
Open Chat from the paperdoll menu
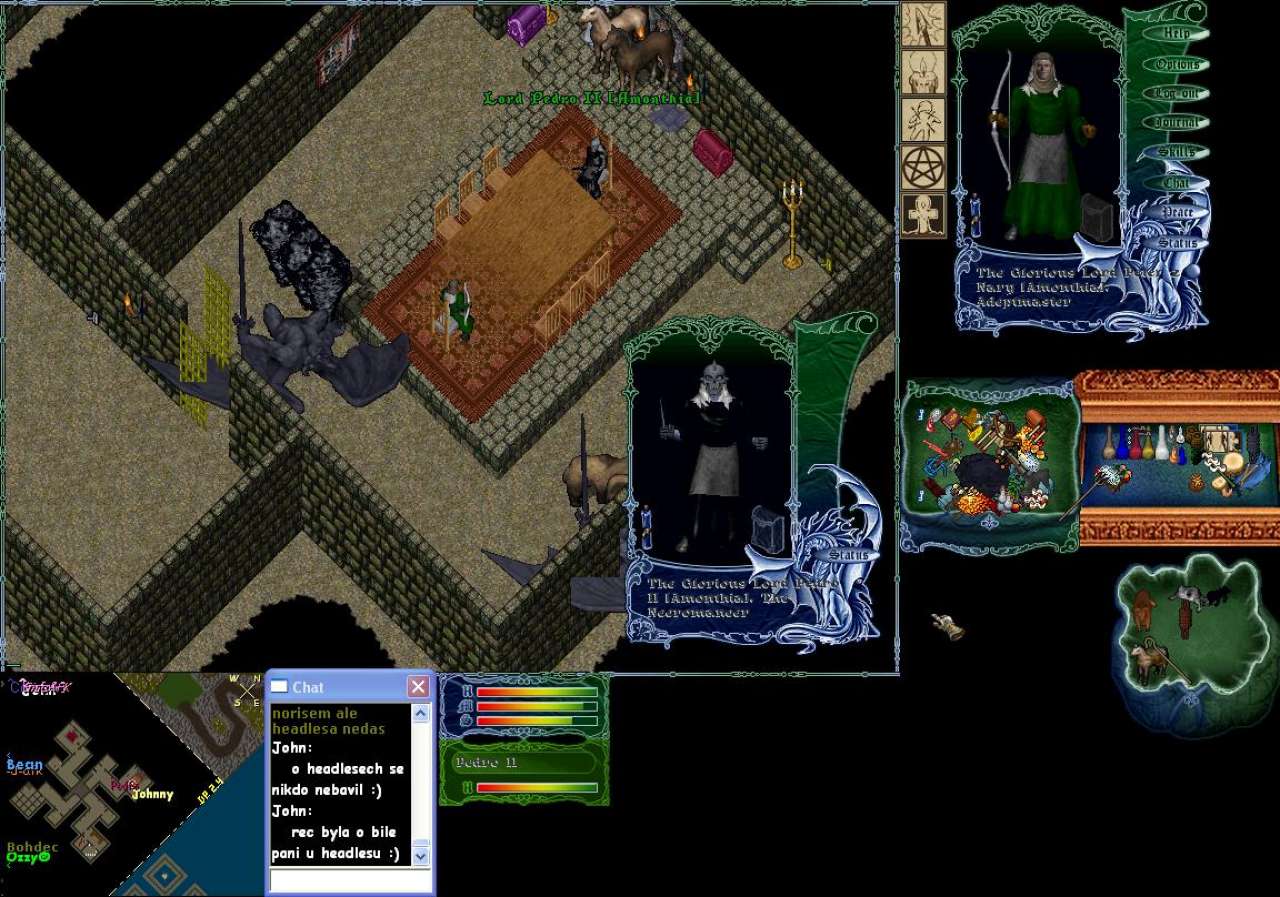coord(1176,182)
